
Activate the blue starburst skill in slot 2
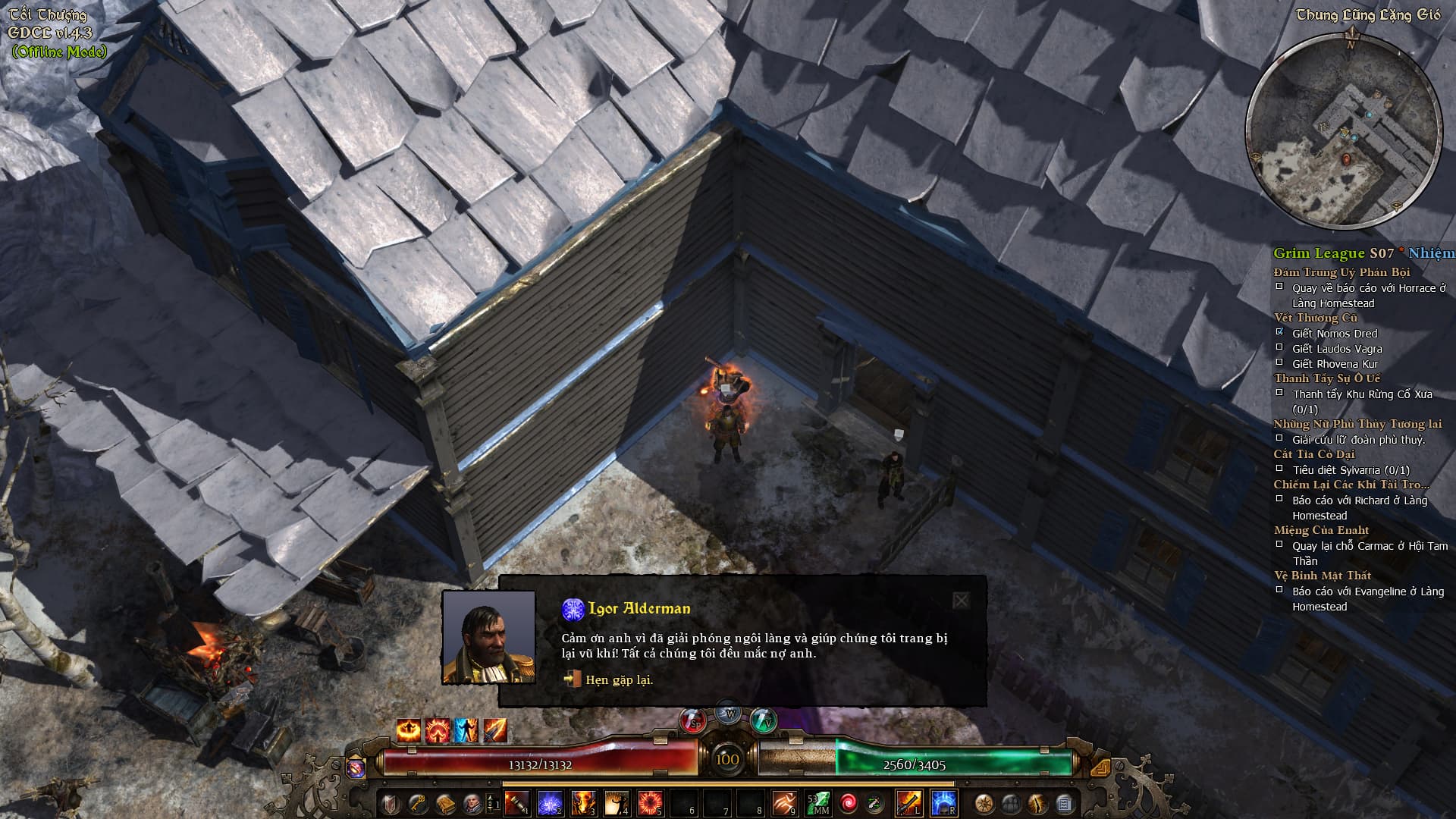tap(550, 803)
